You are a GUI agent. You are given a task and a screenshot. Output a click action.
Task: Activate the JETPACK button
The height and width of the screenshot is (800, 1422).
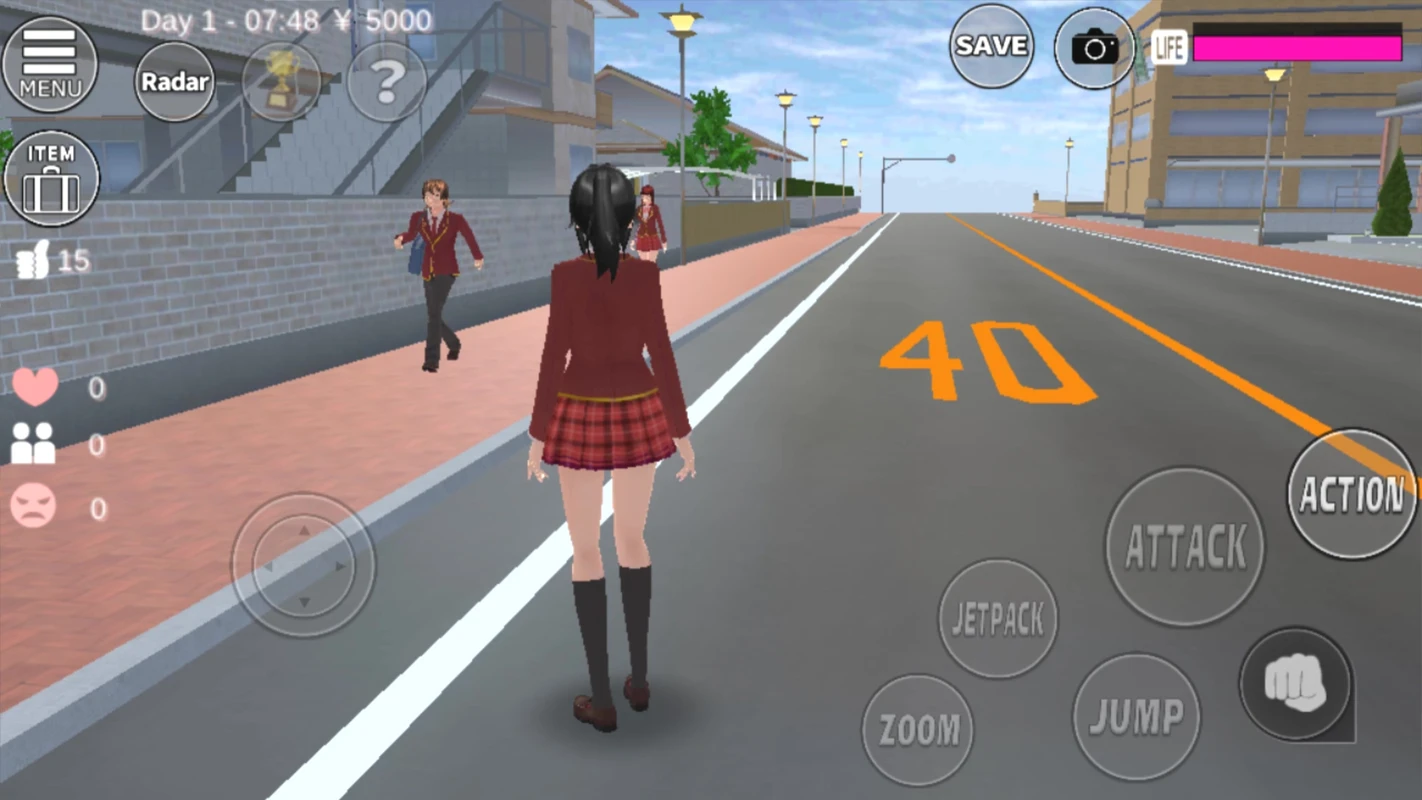[997, 617]
